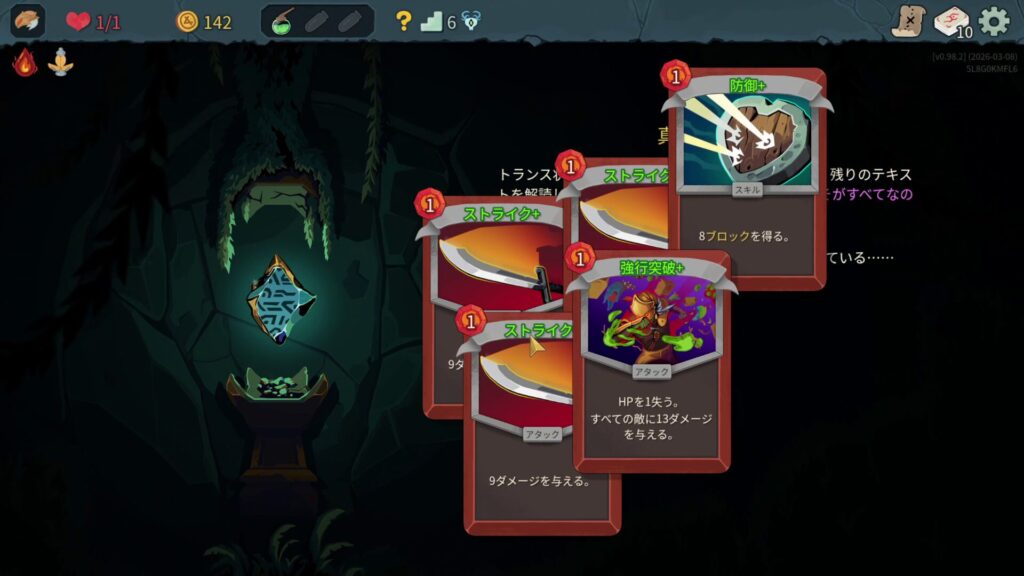Open the settings gear menu
The height and width of the screenshot is (576, 1024).
point(993,21)
